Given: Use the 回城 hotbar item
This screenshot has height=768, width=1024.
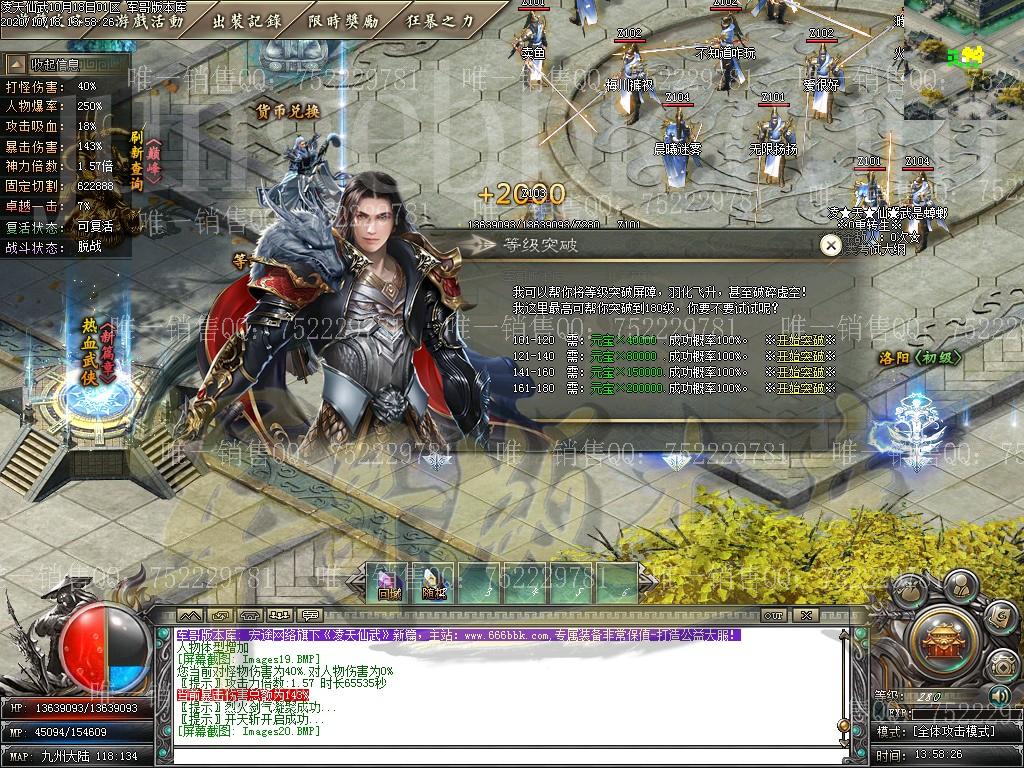Looking at the screenshot, I should [389, 584].
